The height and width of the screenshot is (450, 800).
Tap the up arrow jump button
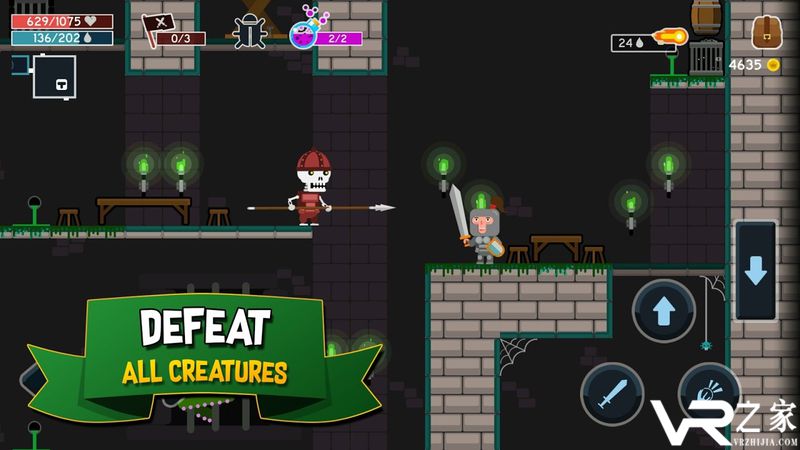(x=664, y=311)
